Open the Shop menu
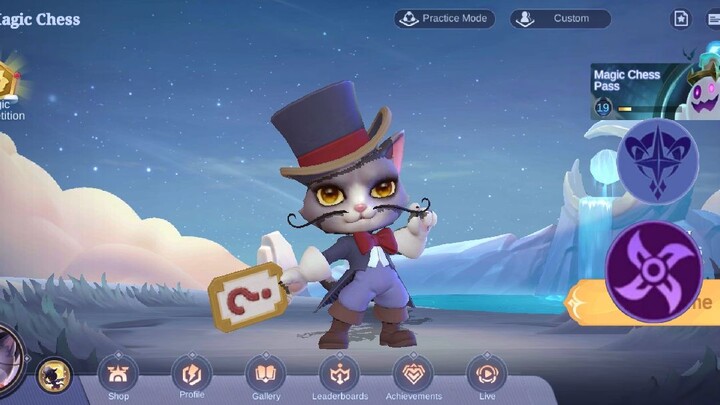This screenshot has height=405, width=720. pyautogui.click(x=118, y=377)
